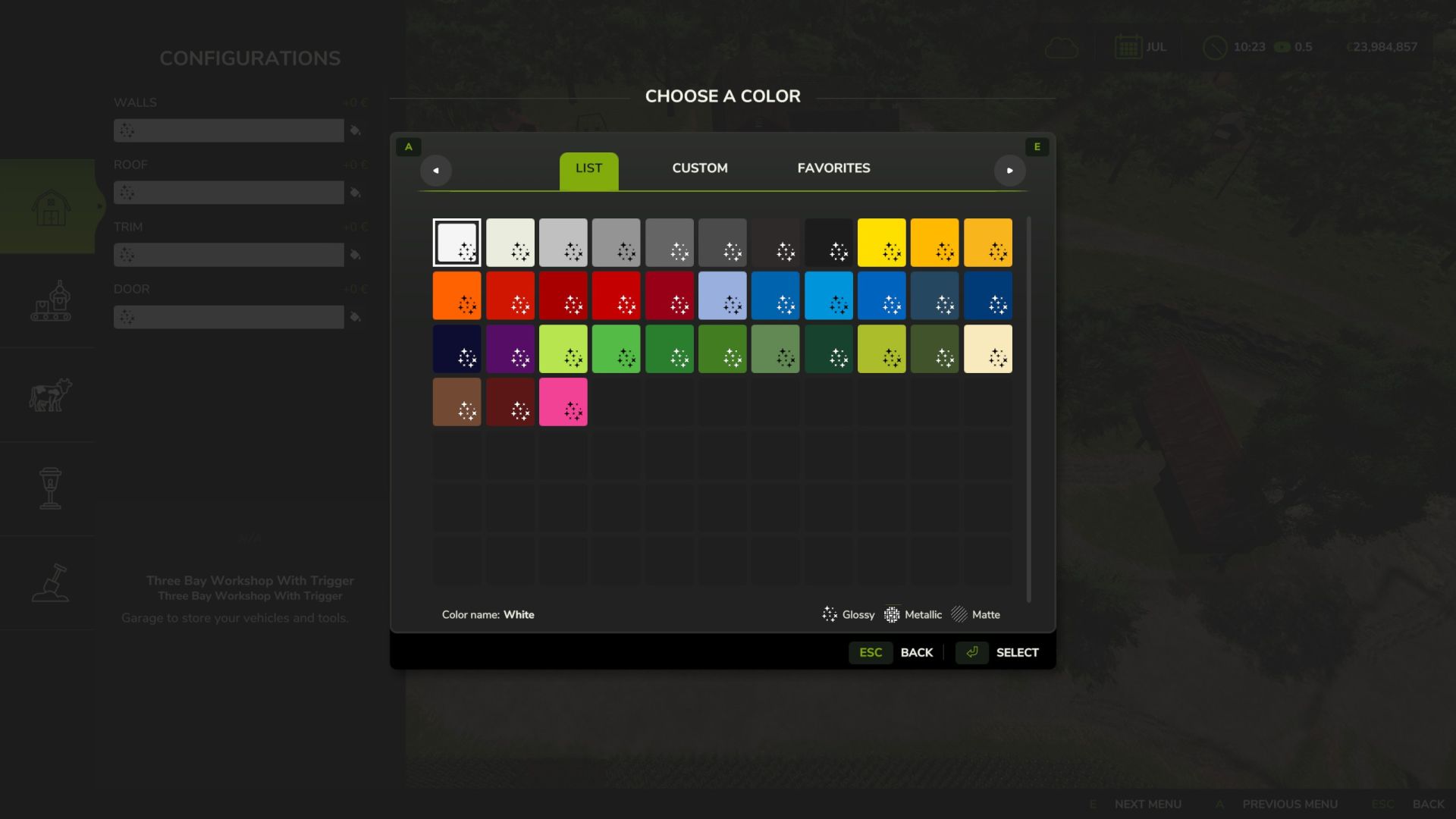Open the animals category with cow icon

click(x=50, y=395)
